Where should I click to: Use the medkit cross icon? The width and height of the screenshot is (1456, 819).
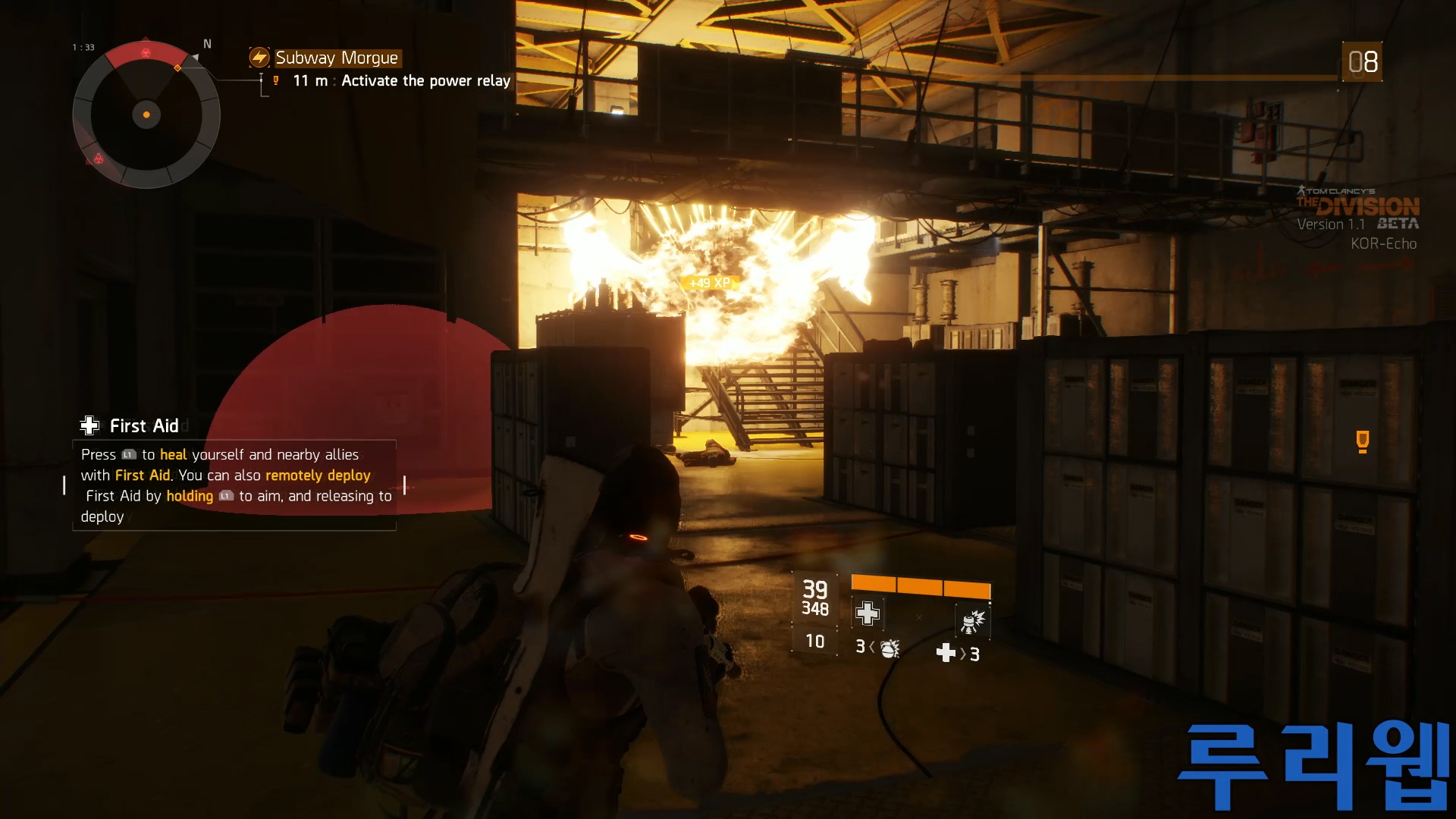(x=946, y=653)
